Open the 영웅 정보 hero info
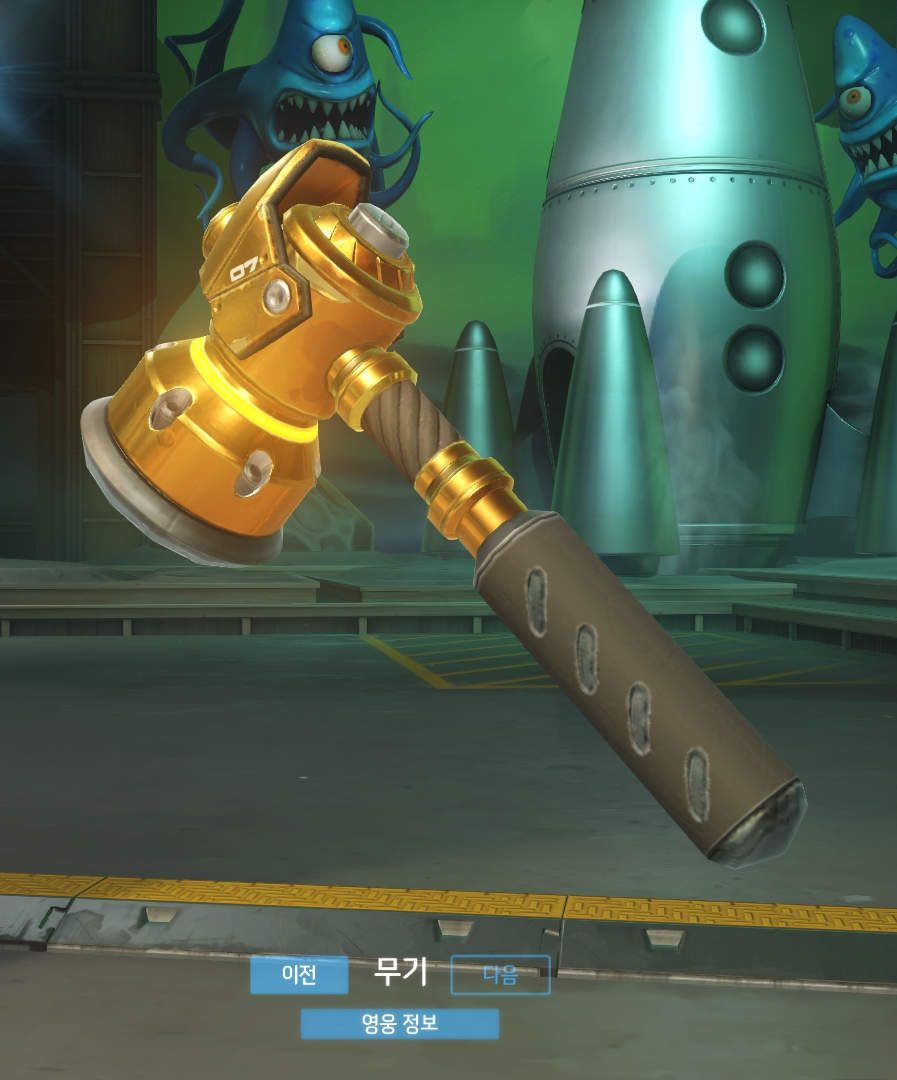897x1080 pixels. click(x=399, y=1024)
